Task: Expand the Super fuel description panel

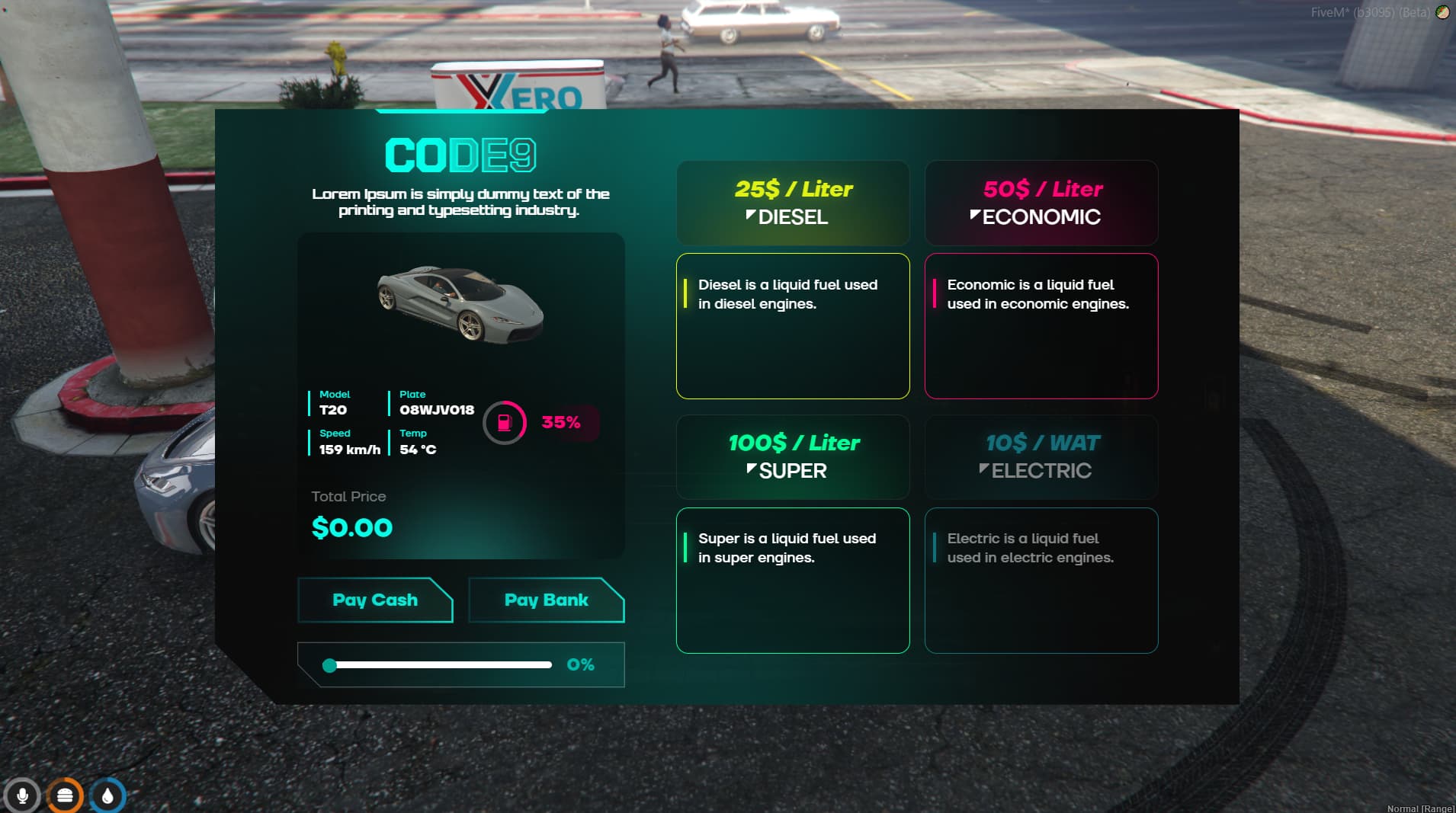Action: pos(793,581)
